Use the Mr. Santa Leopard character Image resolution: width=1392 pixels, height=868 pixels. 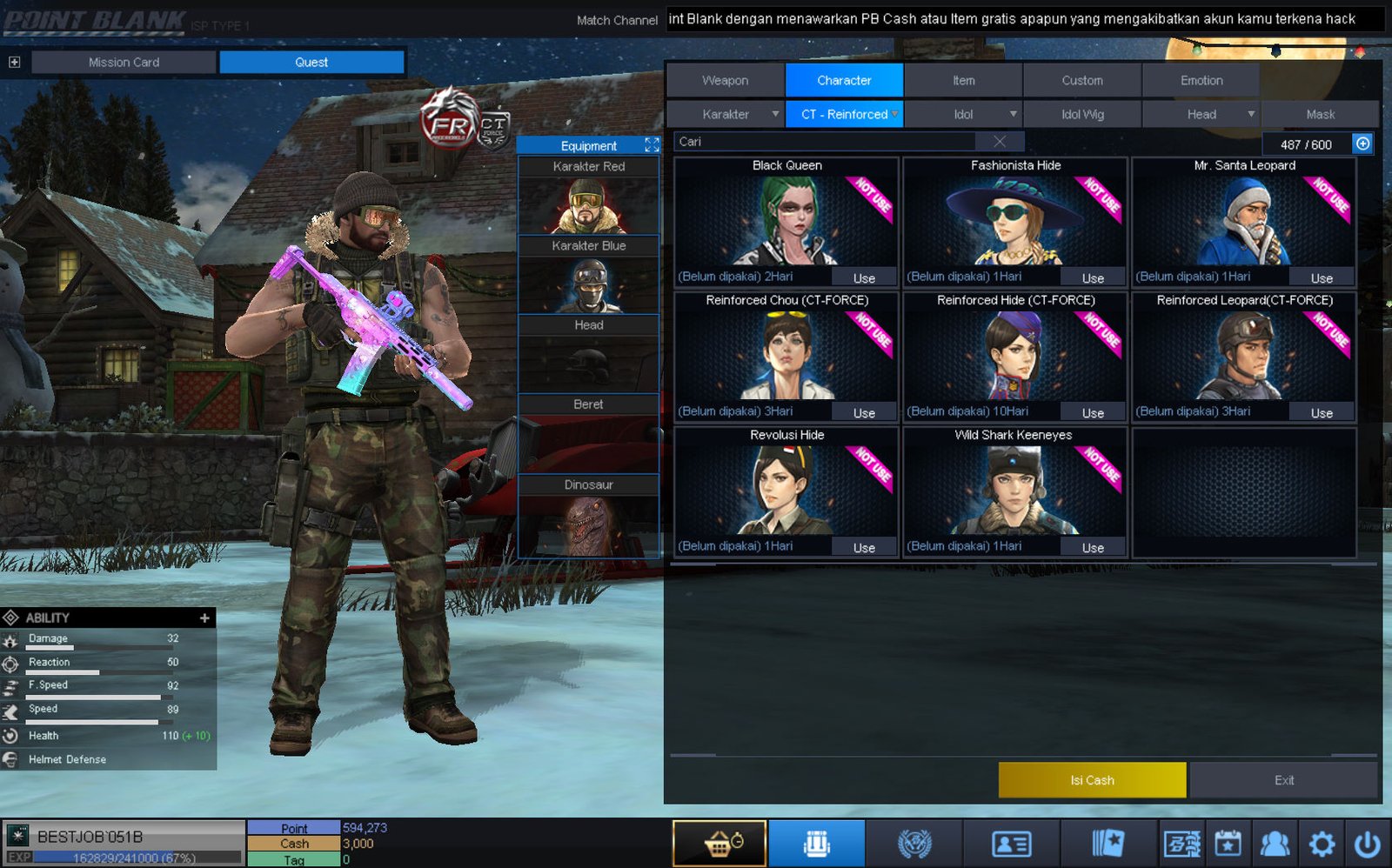1322,278
